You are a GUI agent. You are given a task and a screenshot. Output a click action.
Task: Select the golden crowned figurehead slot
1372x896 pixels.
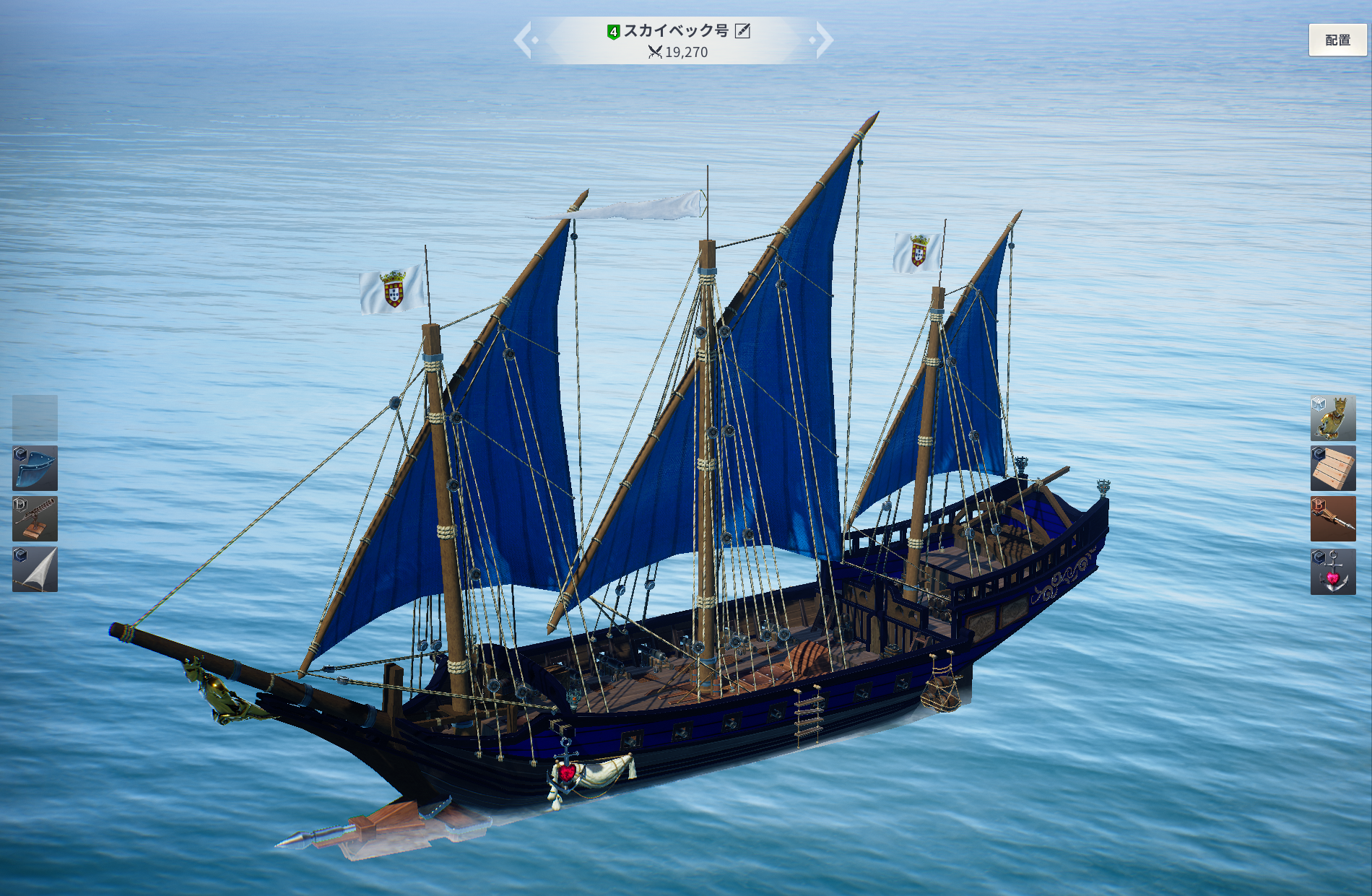(1333, 418)
